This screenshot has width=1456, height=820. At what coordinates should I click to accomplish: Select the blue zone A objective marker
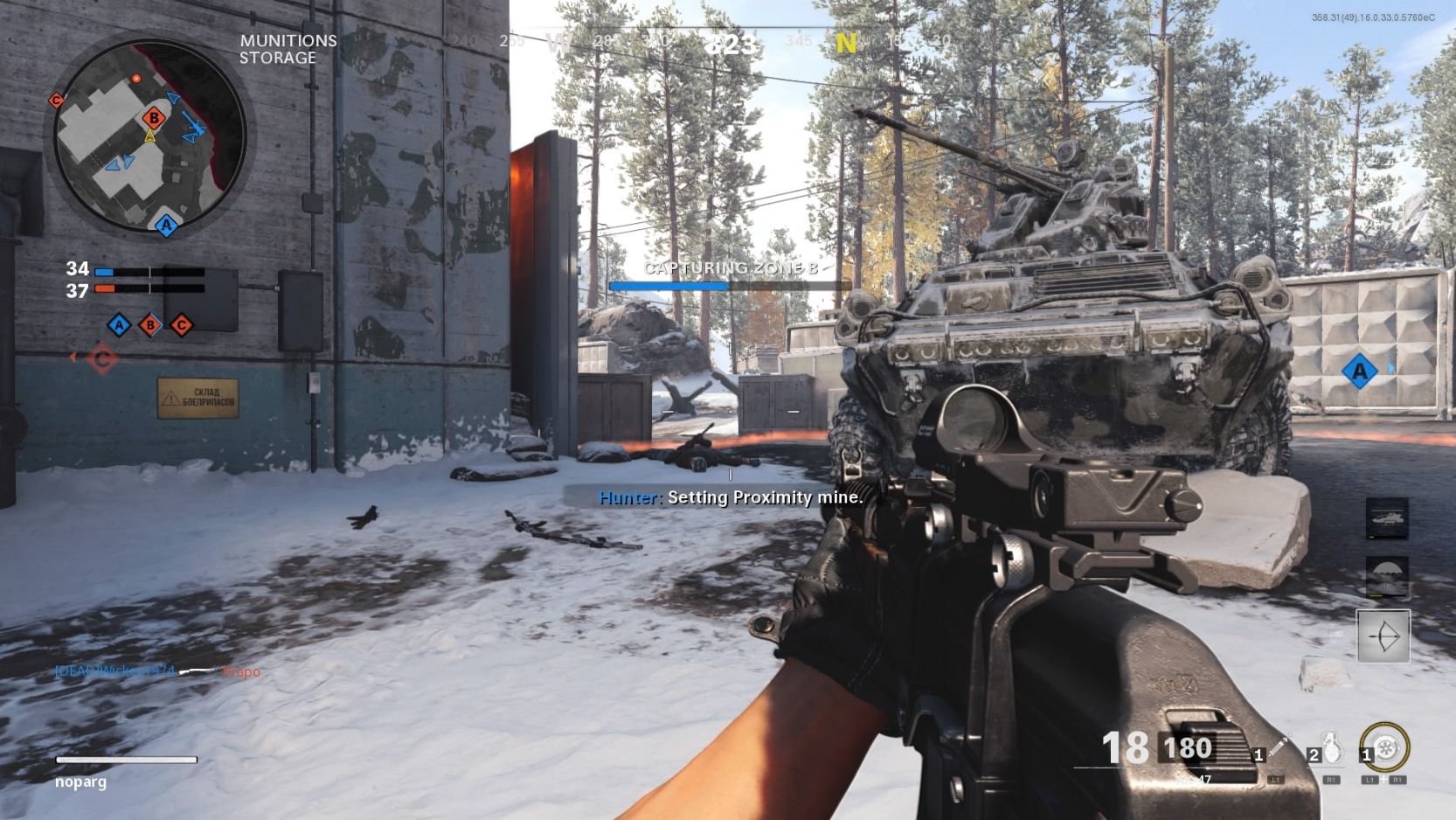(1359, 371)
